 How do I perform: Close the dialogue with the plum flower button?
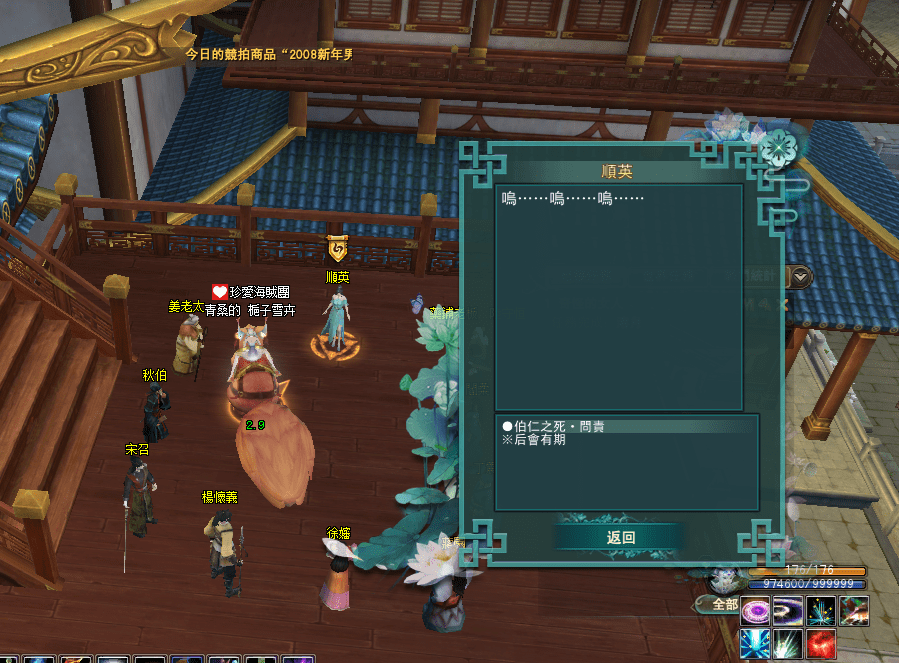pos(776,147)
